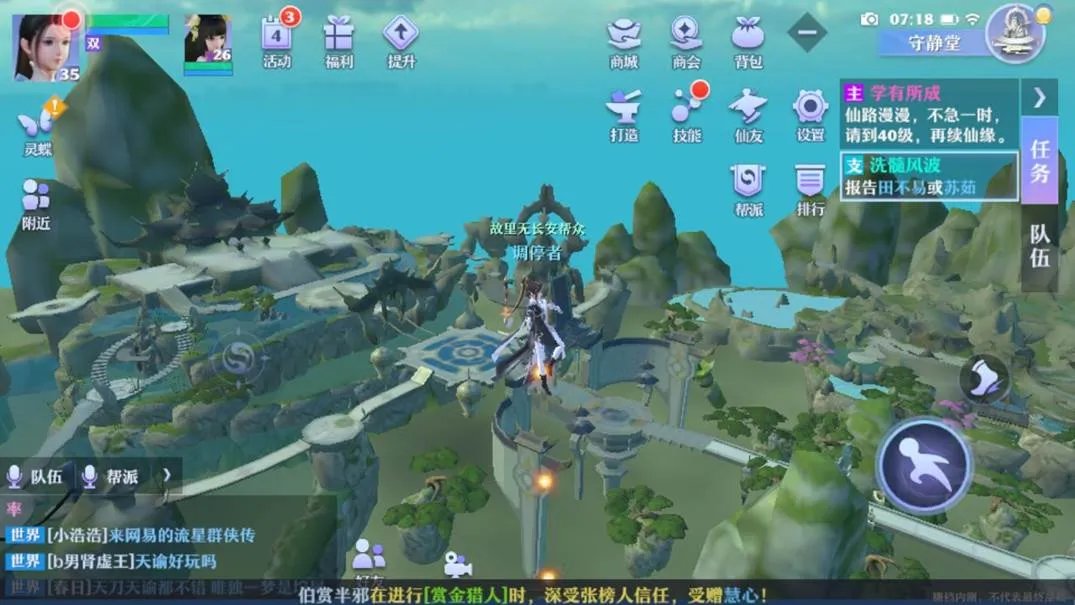
Task: Open the 灵蝶 spirit butterfly icon
Action: tap(38, 128)
